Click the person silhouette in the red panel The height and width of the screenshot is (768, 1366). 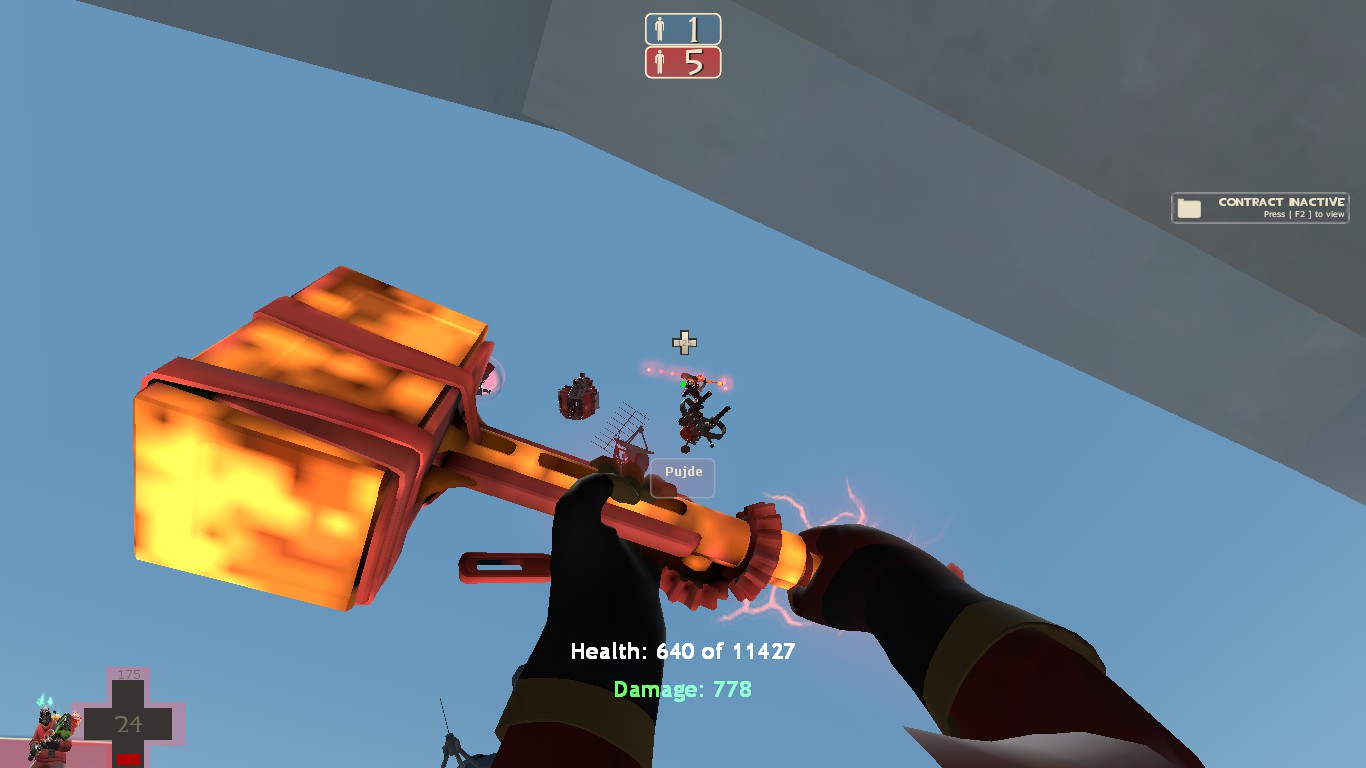click(x=658, y=62)
